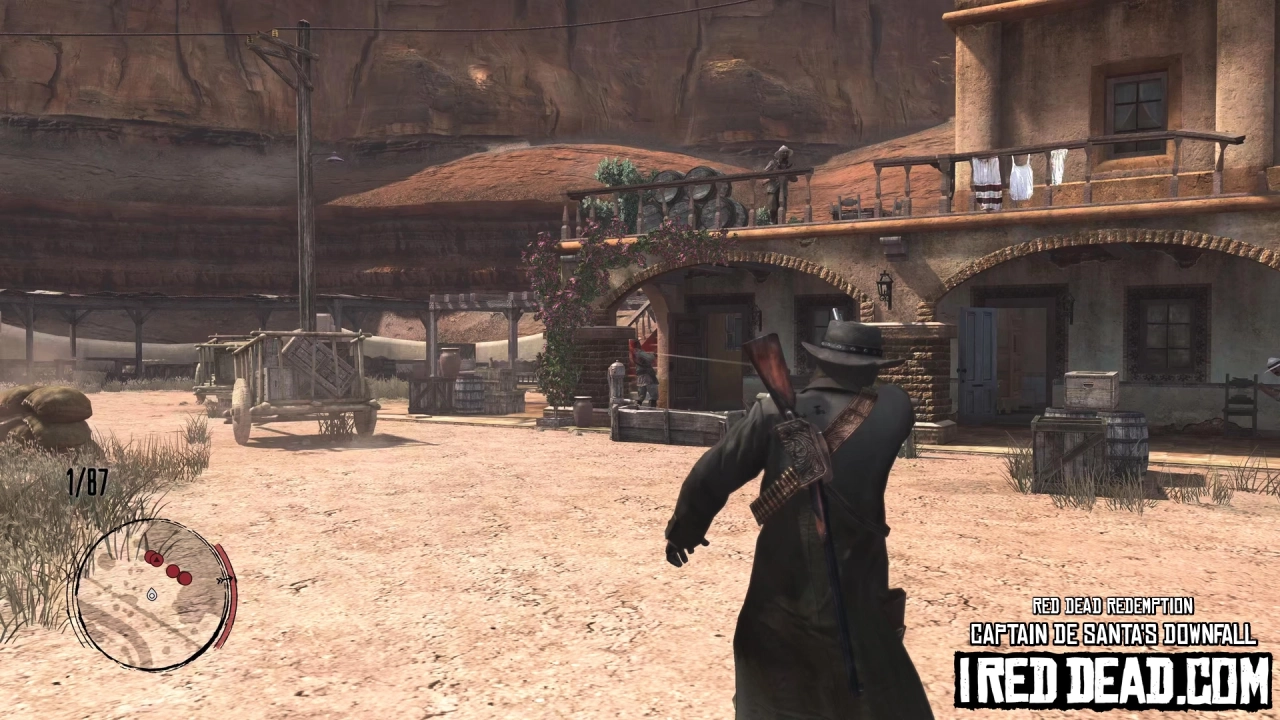Click the lowest red enemy blip on minimap
Viewport: 1280px width, 720px height.
pos(185,577)
